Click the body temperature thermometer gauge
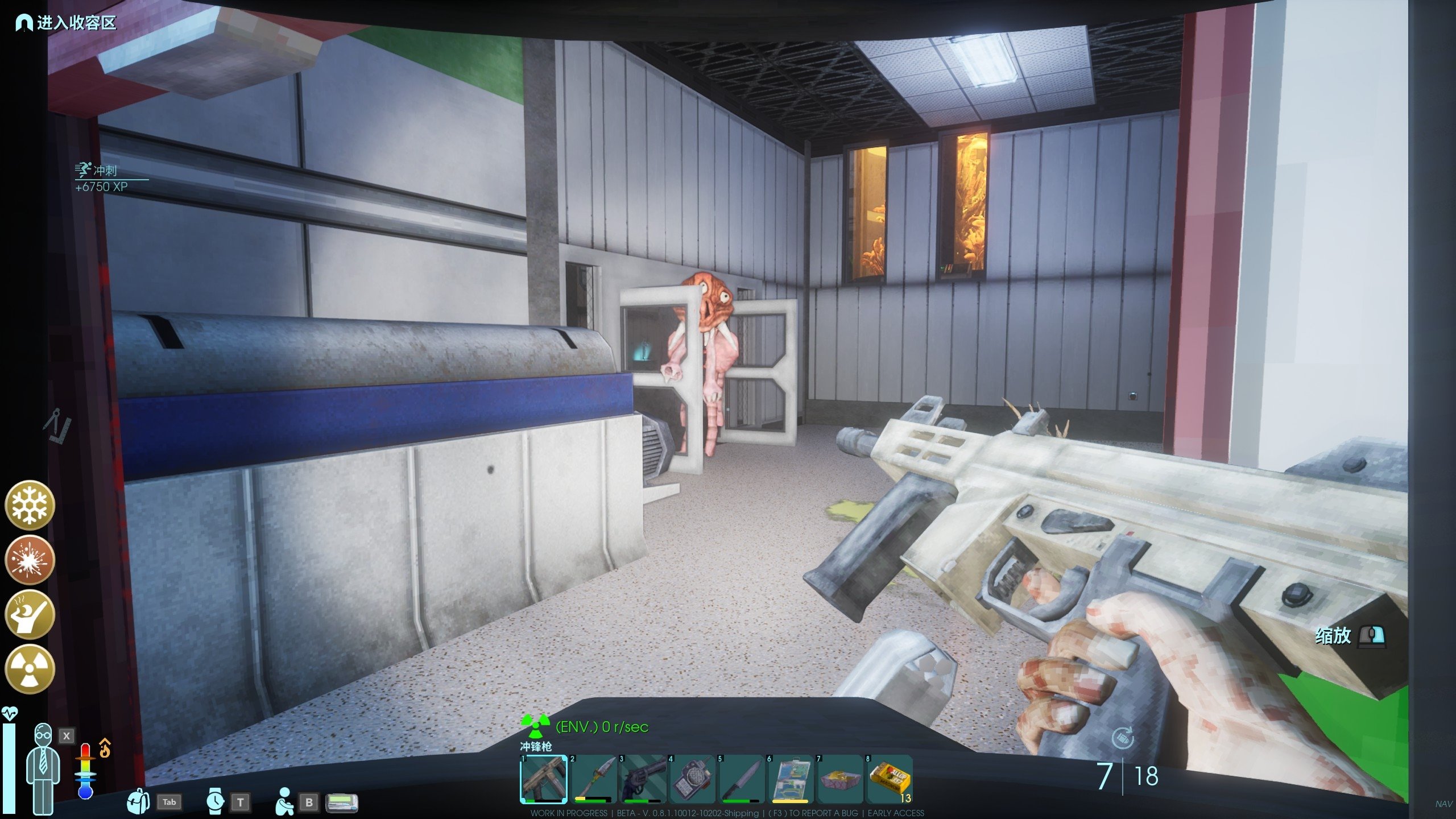This screenshot has width=1456, height=819. [85, 771]
